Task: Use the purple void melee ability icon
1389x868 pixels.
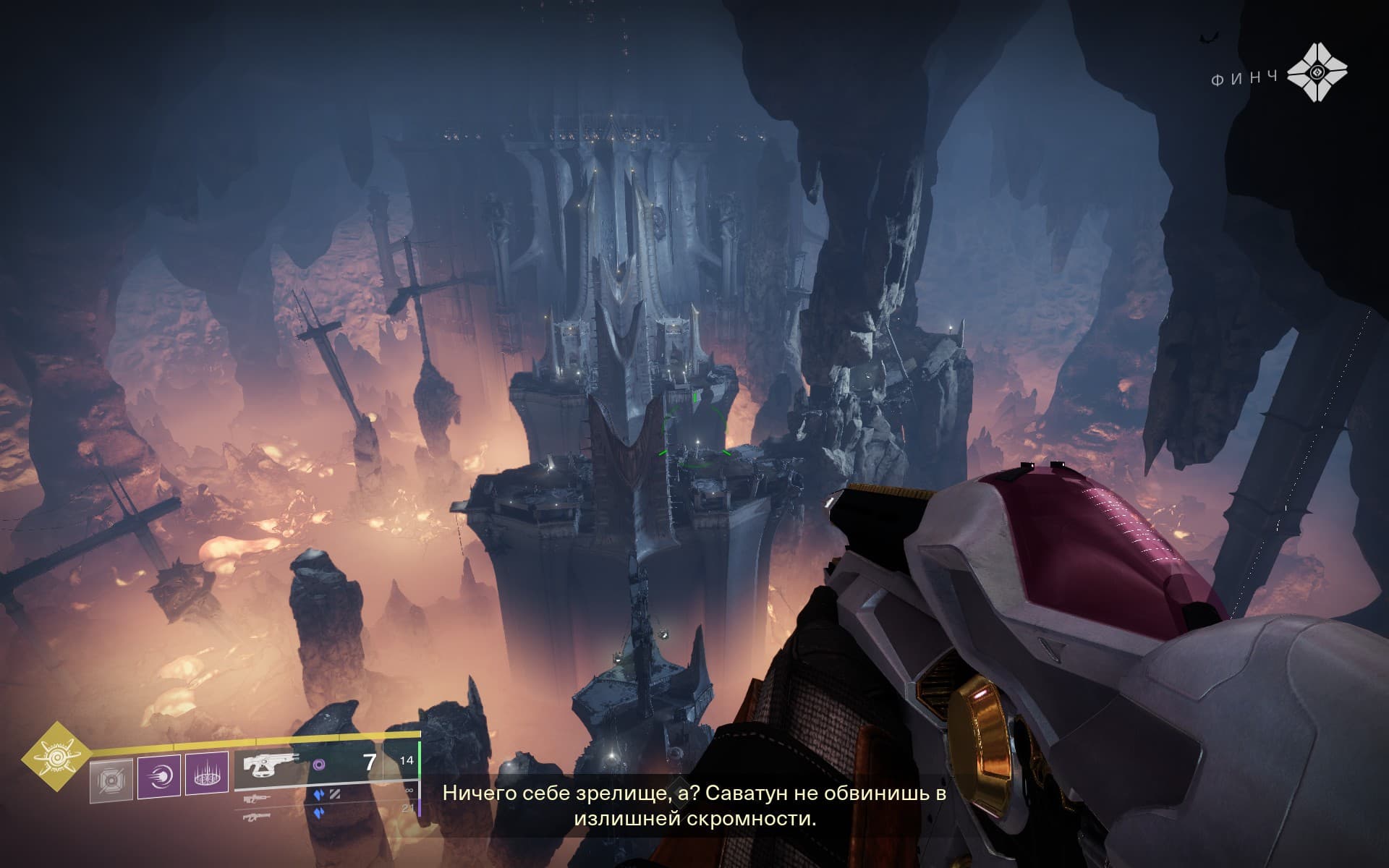Action: click(x=158, y=775)
